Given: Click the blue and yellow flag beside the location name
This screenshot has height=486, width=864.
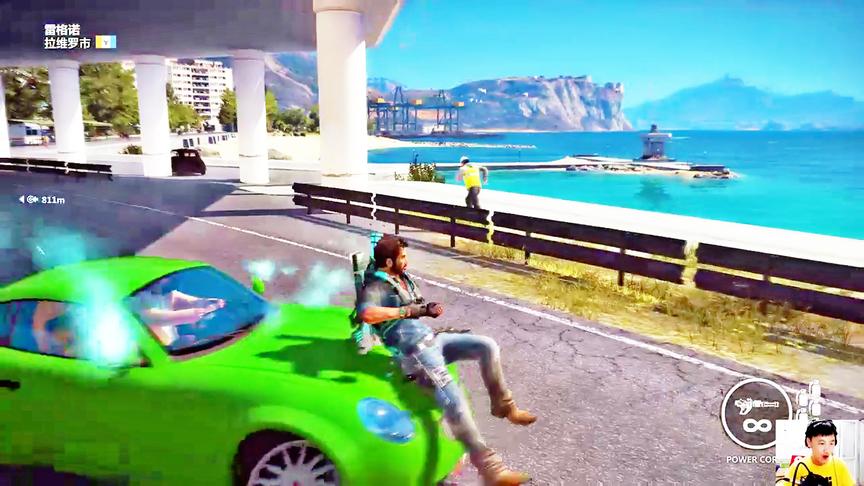Looking at the screenshot, I should tap(105, 42).
